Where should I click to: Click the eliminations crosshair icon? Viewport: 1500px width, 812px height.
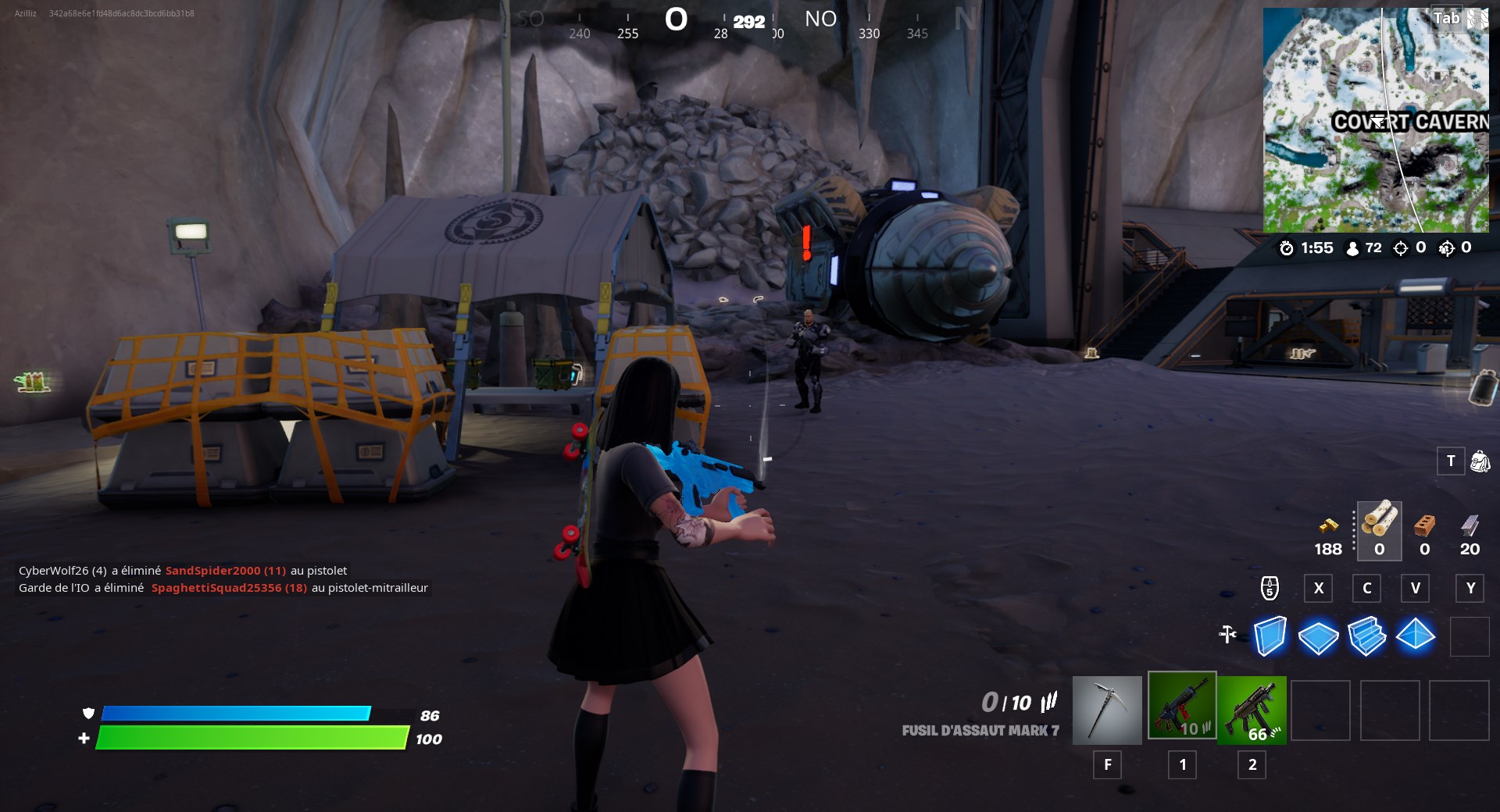1401,248
